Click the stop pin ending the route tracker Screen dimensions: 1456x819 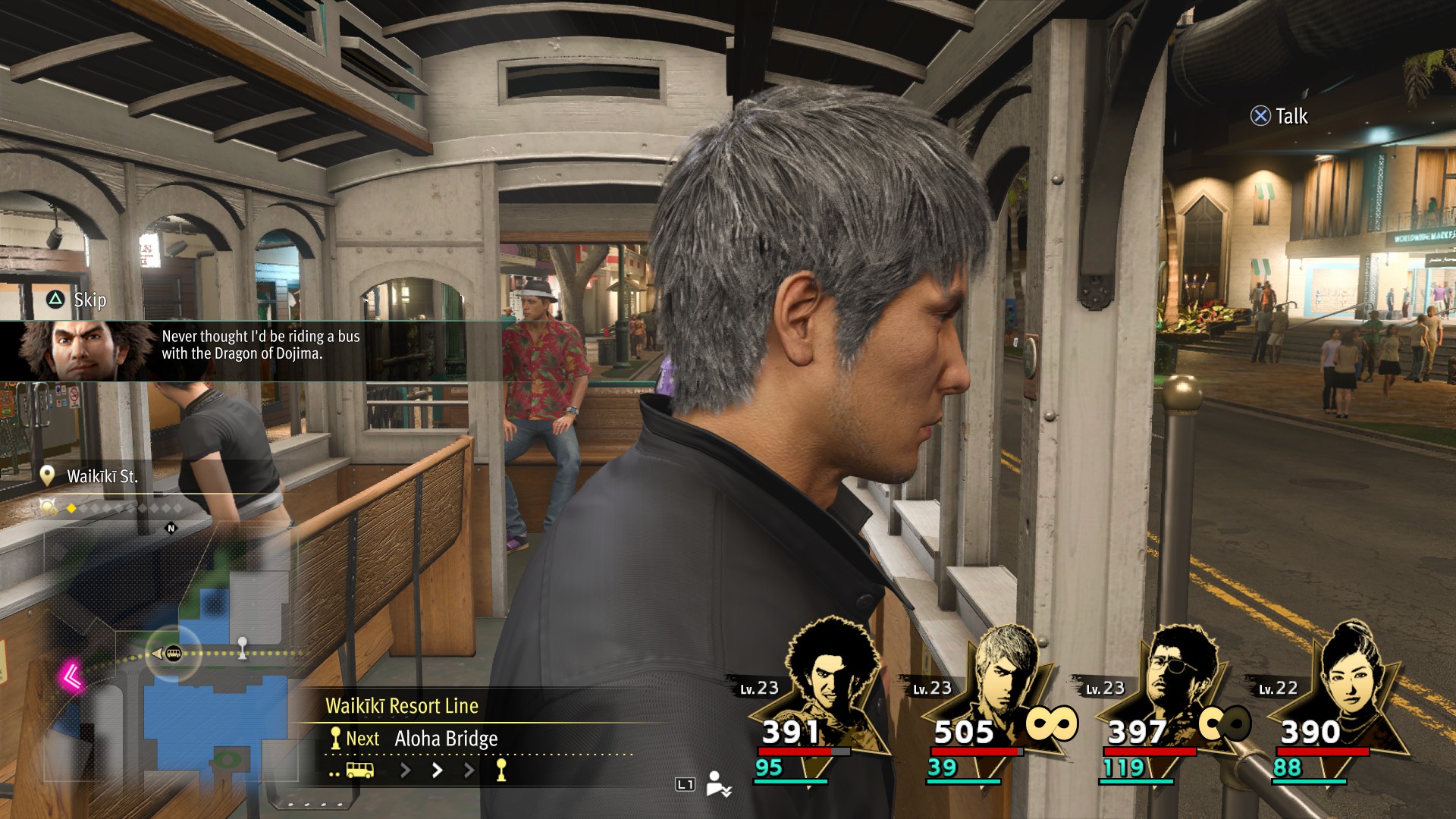pos(501,771)
